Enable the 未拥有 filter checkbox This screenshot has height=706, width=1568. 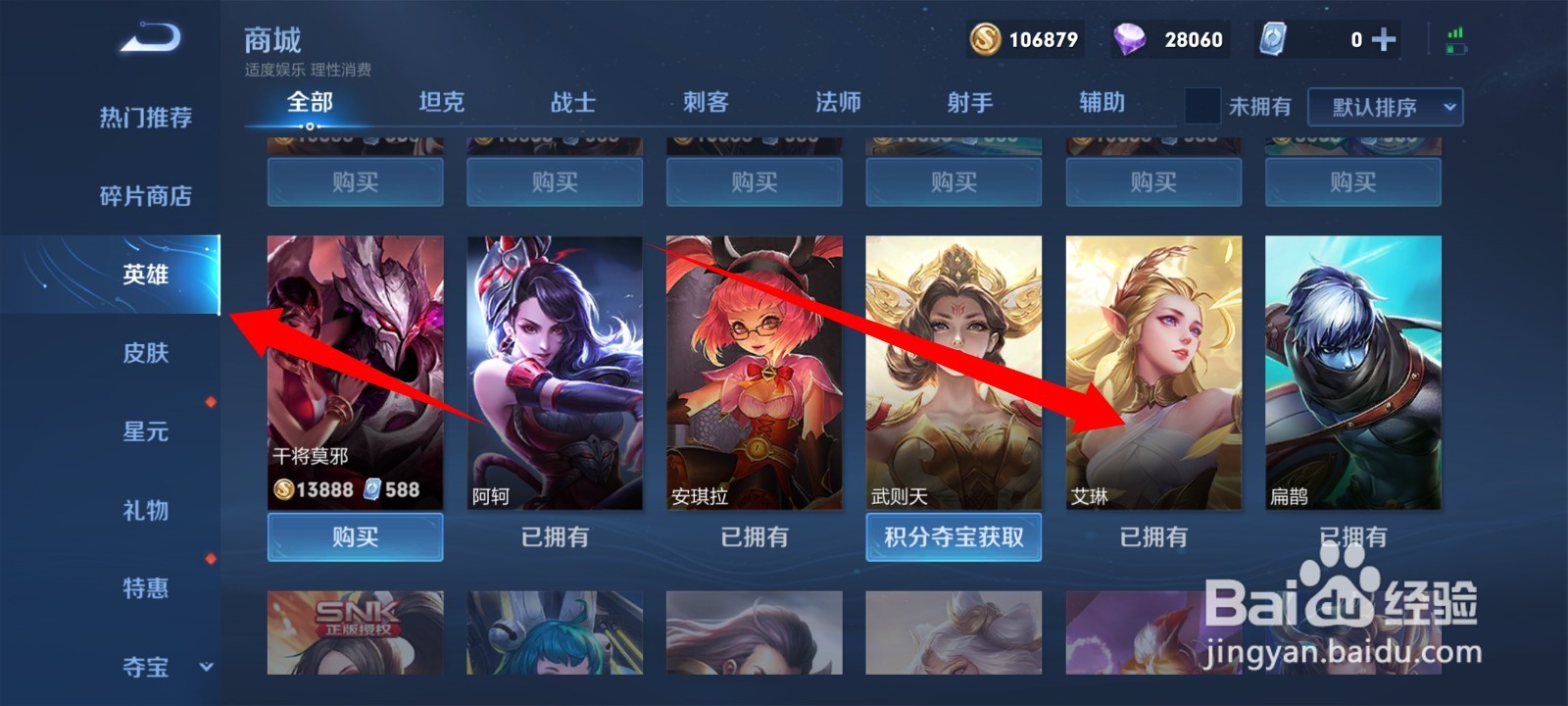pyautogui.click(x=1200, y=106)
